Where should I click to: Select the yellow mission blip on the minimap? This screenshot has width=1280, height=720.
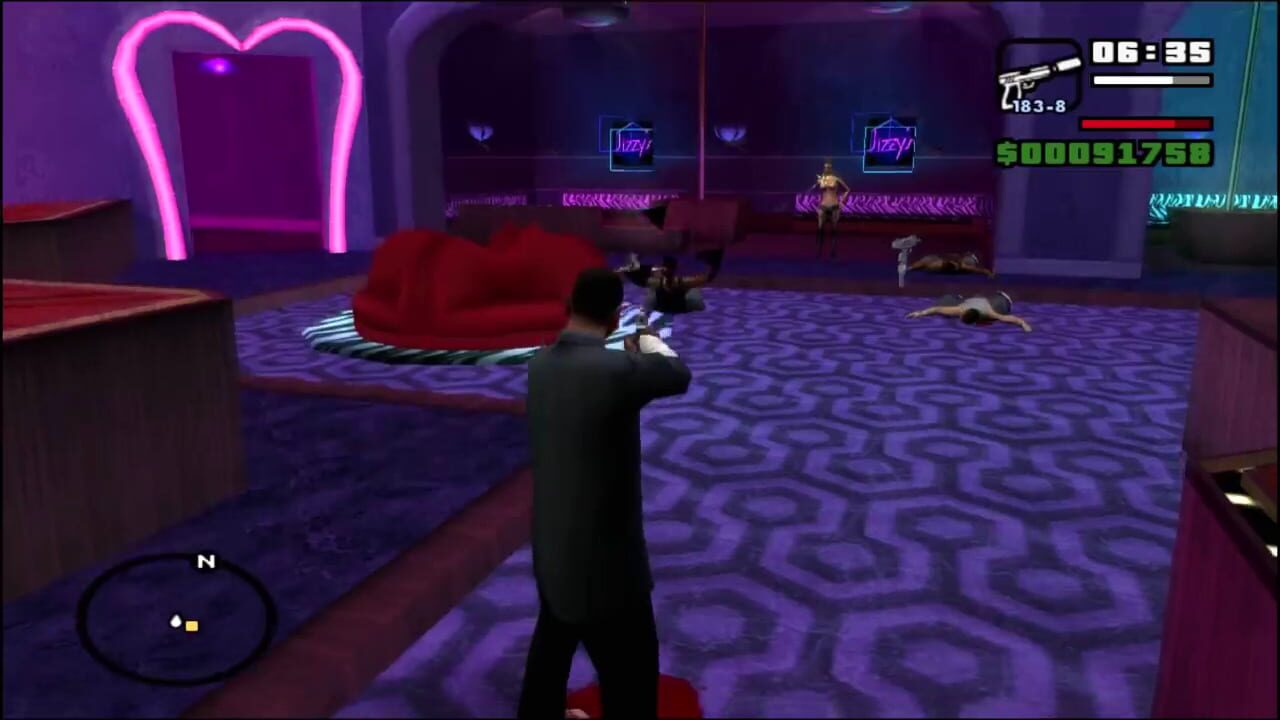pos(191,626)
